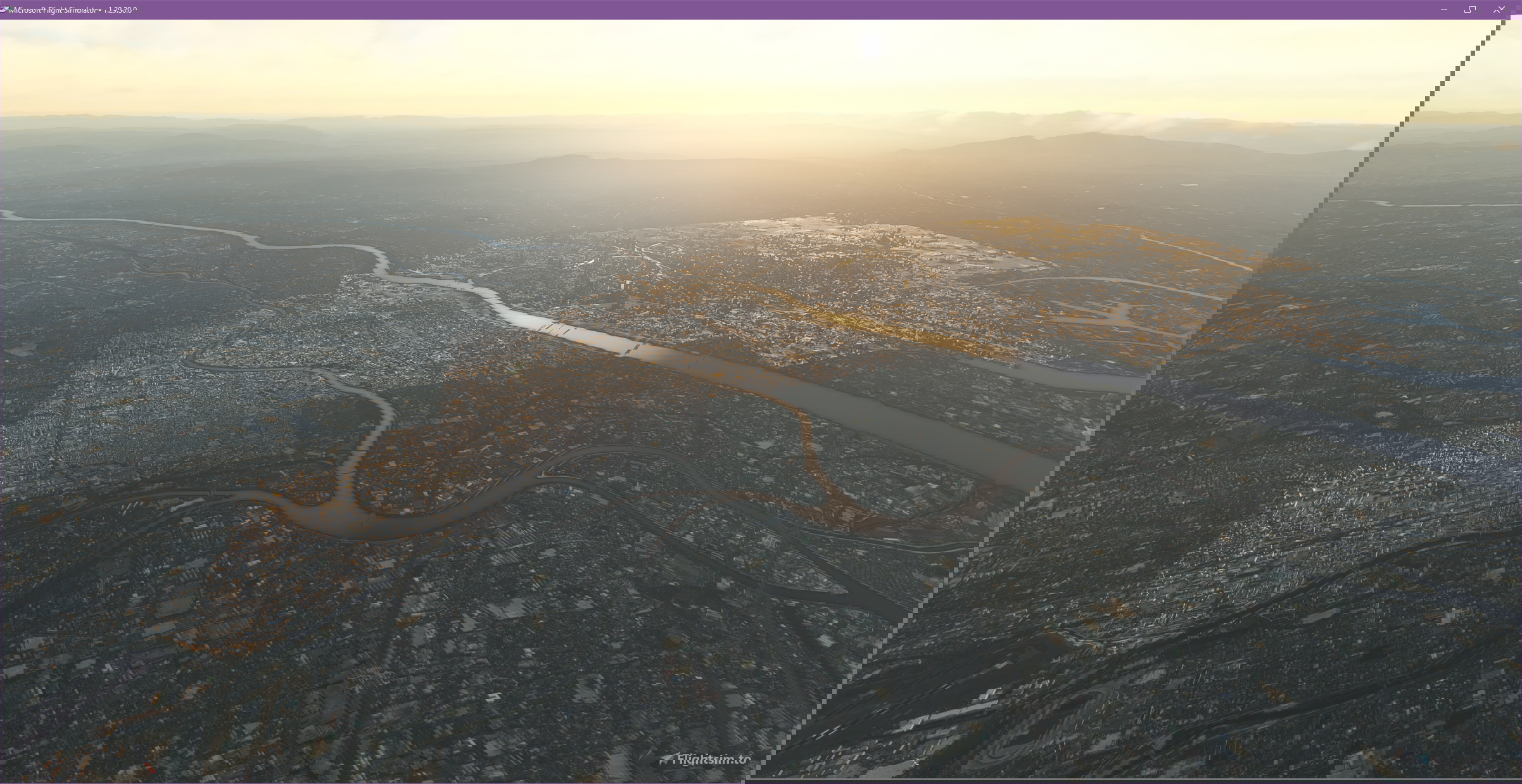Minimize the Microsoft Flight Simulator window

[1444, 9]
